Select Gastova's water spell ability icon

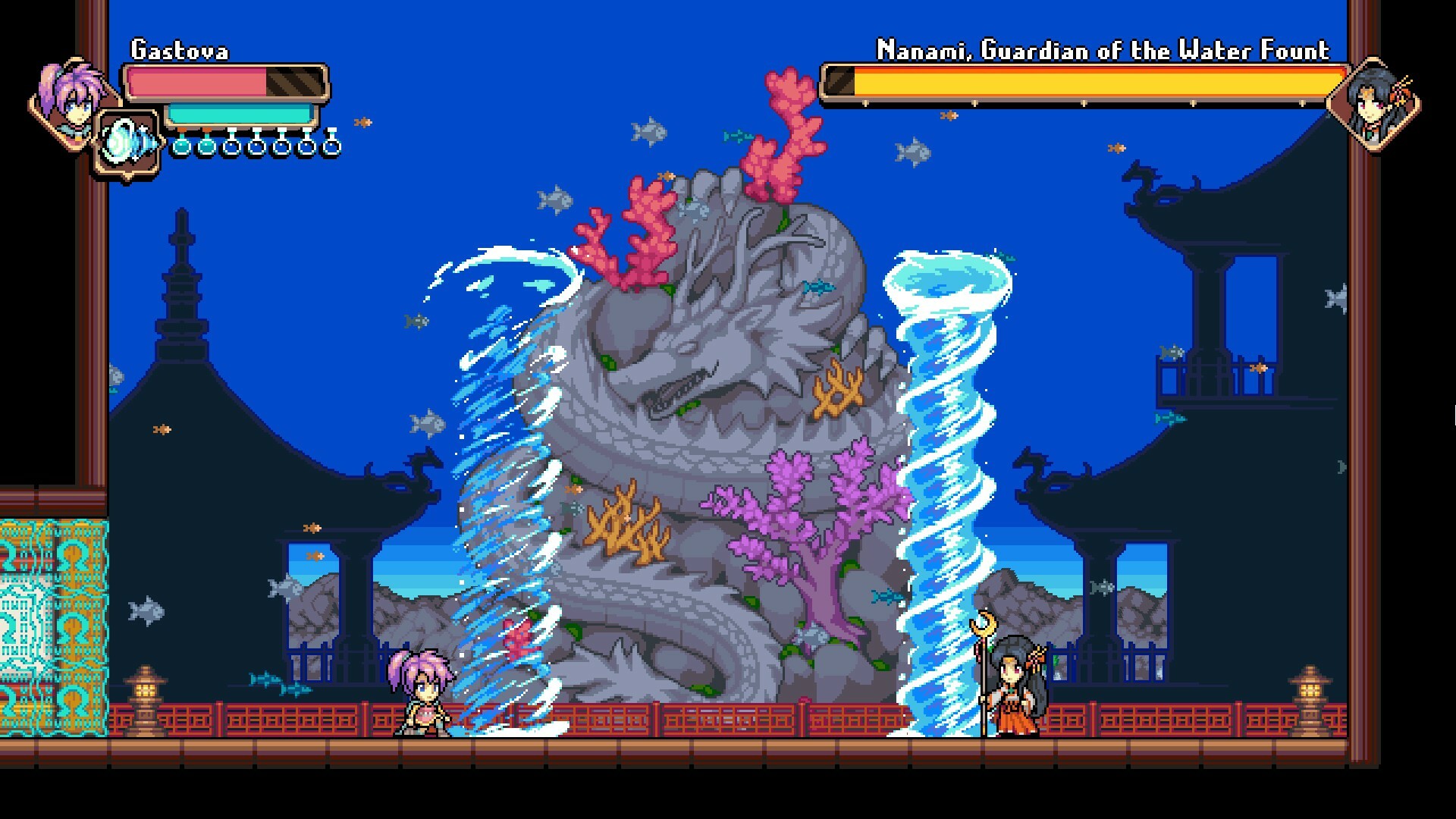click(x=127, y=139)
